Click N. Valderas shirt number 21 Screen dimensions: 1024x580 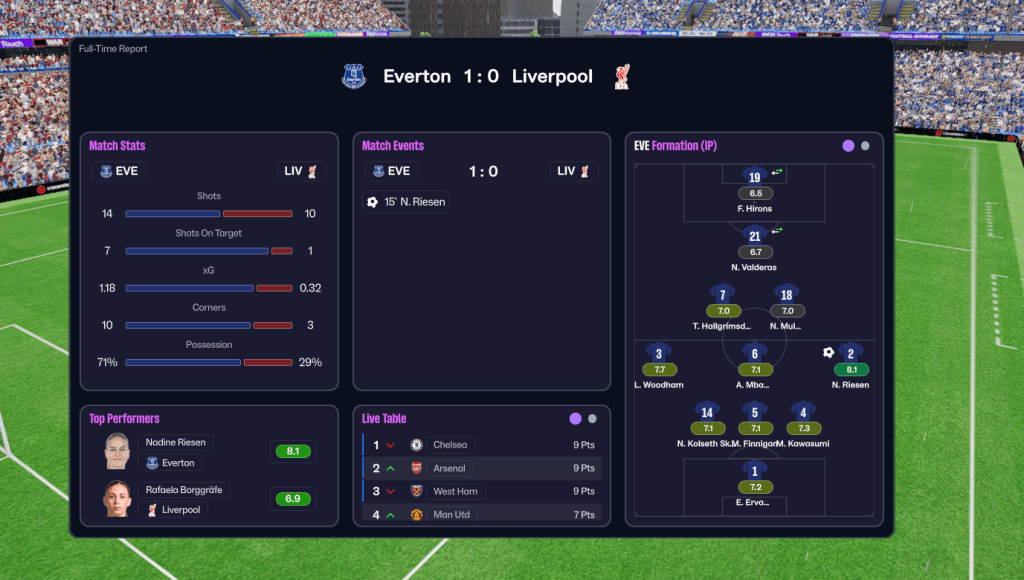point(755,236)
